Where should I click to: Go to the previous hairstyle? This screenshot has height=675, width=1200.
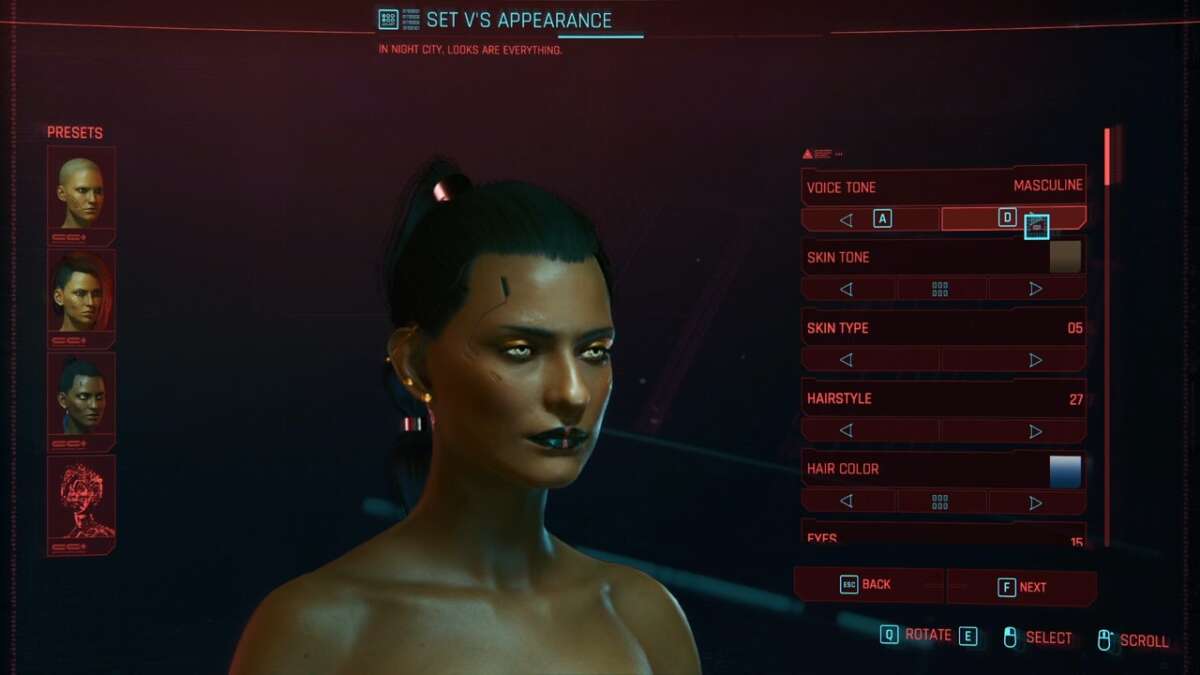[x=847, y=431]
